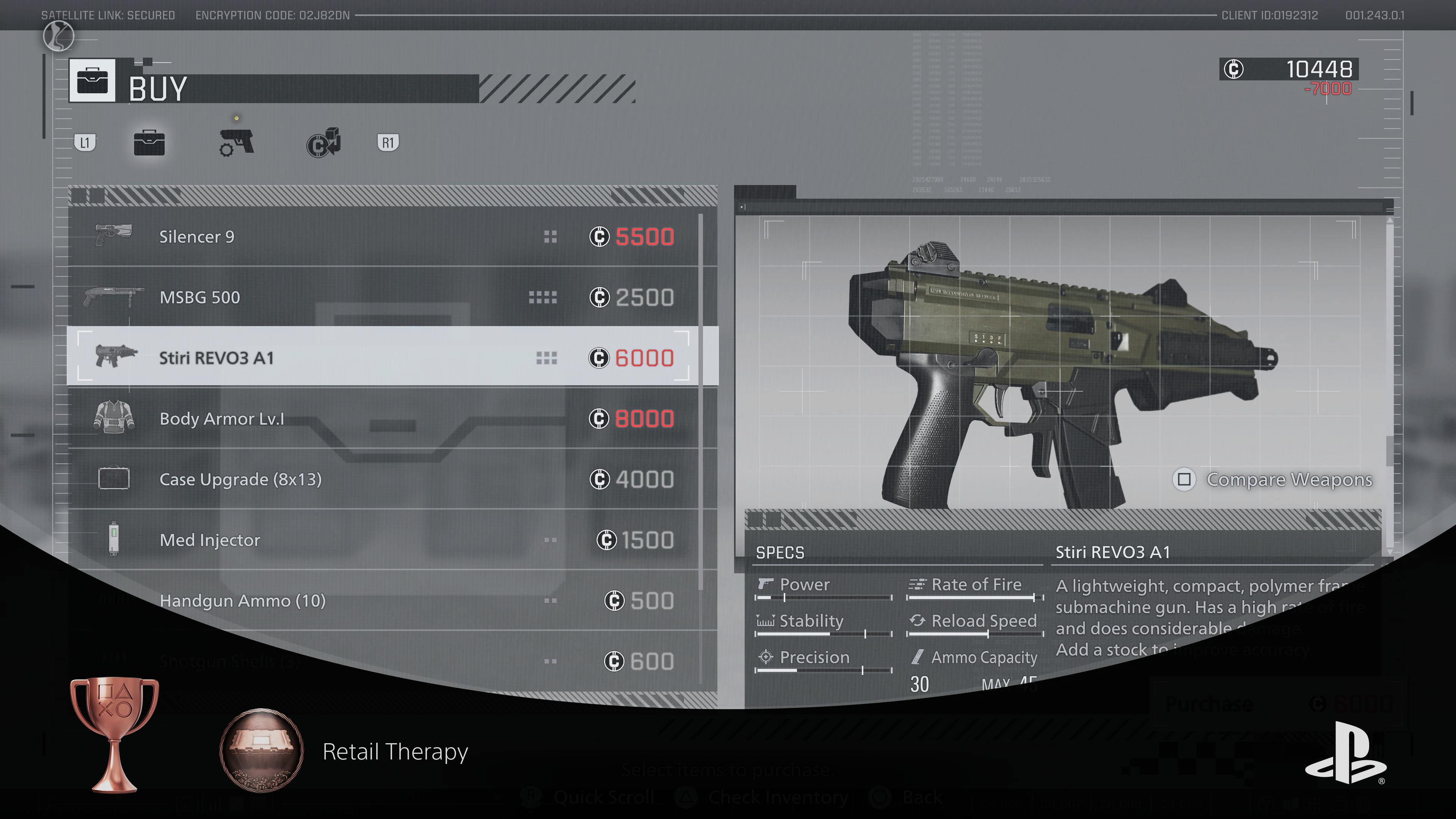This screenshot has width=1456, height=819.
Task: Choose the Case Upgrade (8x13) item
Action: coord(384,479)
